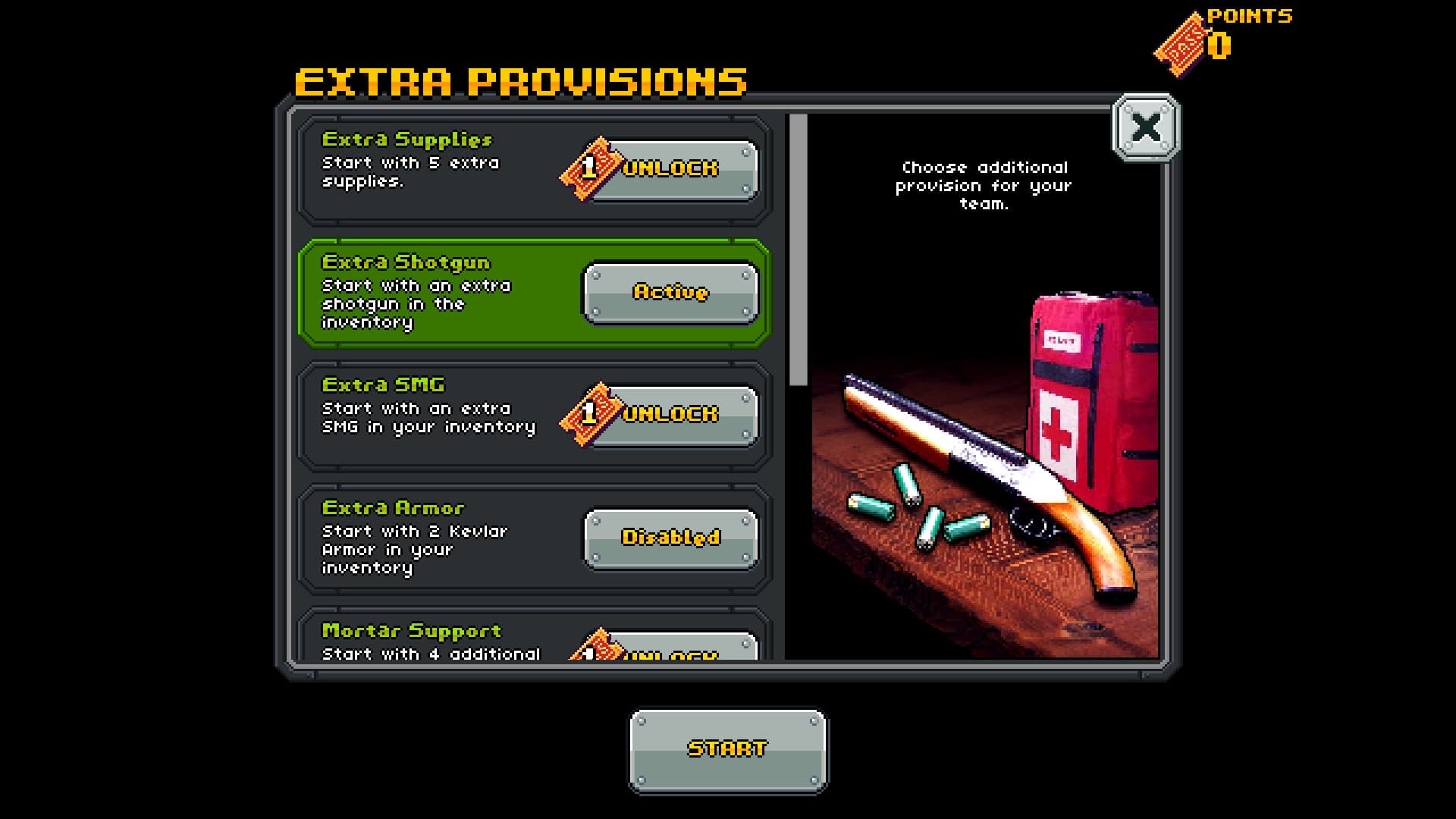Unlock Extra Supplies for one ticket
Viewport: 1456px width, 819px height.
click(667, 168)
